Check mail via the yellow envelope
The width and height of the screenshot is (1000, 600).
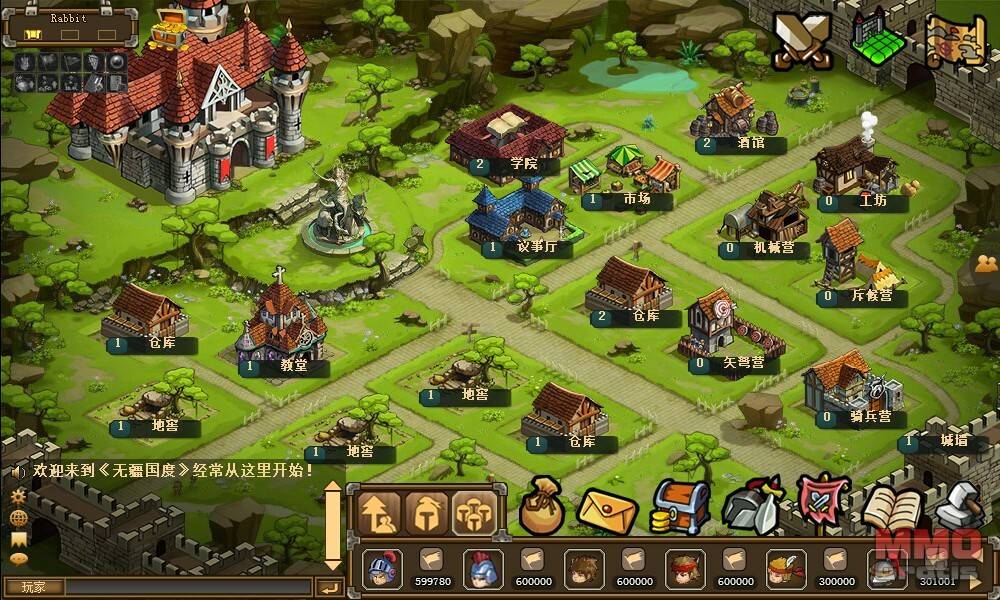(x=607, y=510)
